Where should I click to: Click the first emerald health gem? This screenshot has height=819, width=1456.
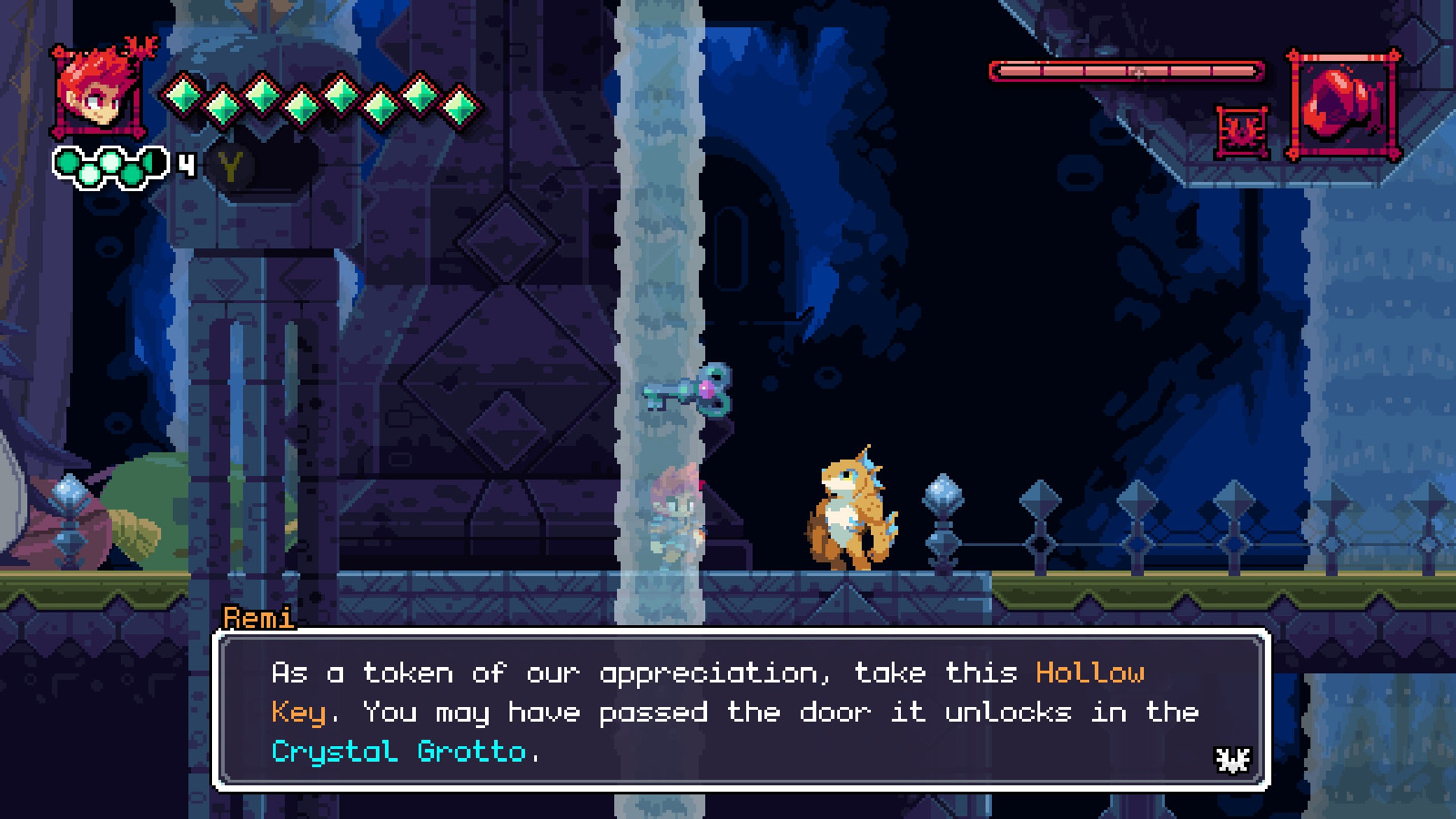(x=182, y=96)
